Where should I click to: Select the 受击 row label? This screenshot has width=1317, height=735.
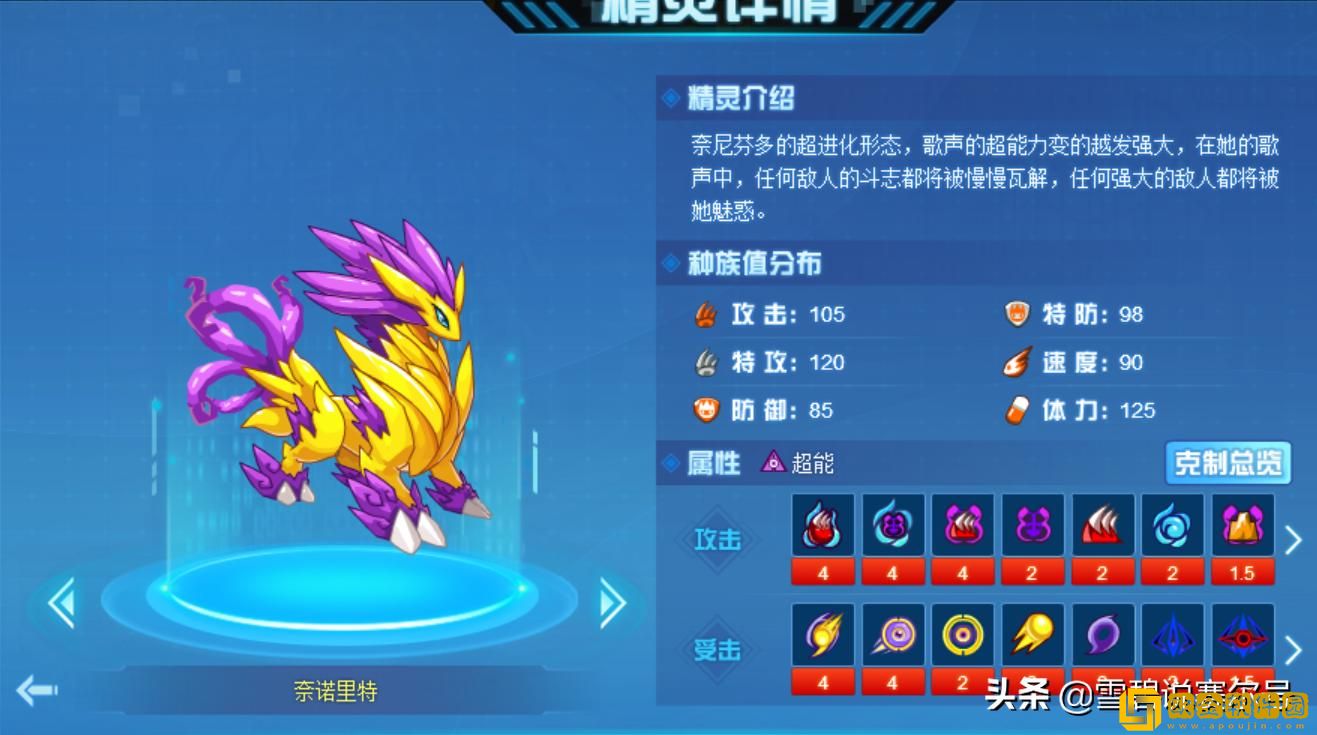(718, 650)
